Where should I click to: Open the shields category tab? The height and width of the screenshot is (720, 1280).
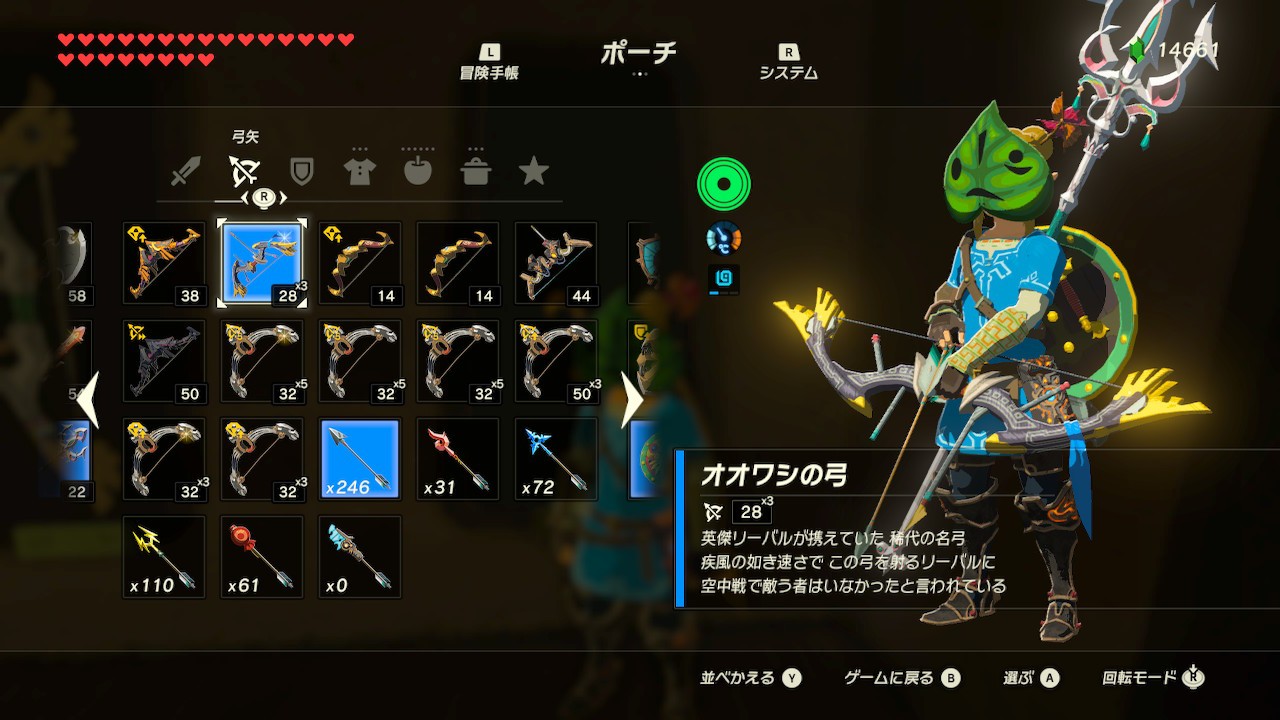301,171
